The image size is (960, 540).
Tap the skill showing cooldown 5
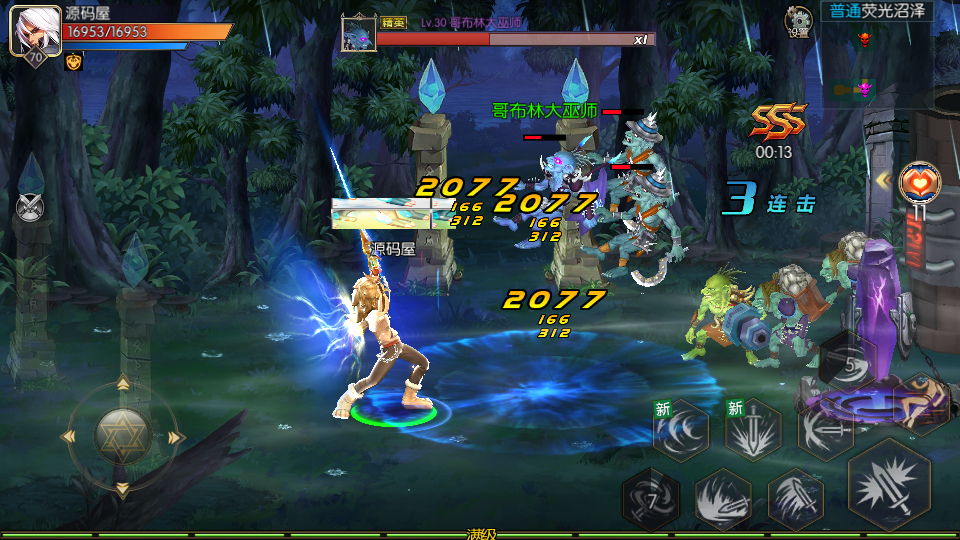[848, 365]
